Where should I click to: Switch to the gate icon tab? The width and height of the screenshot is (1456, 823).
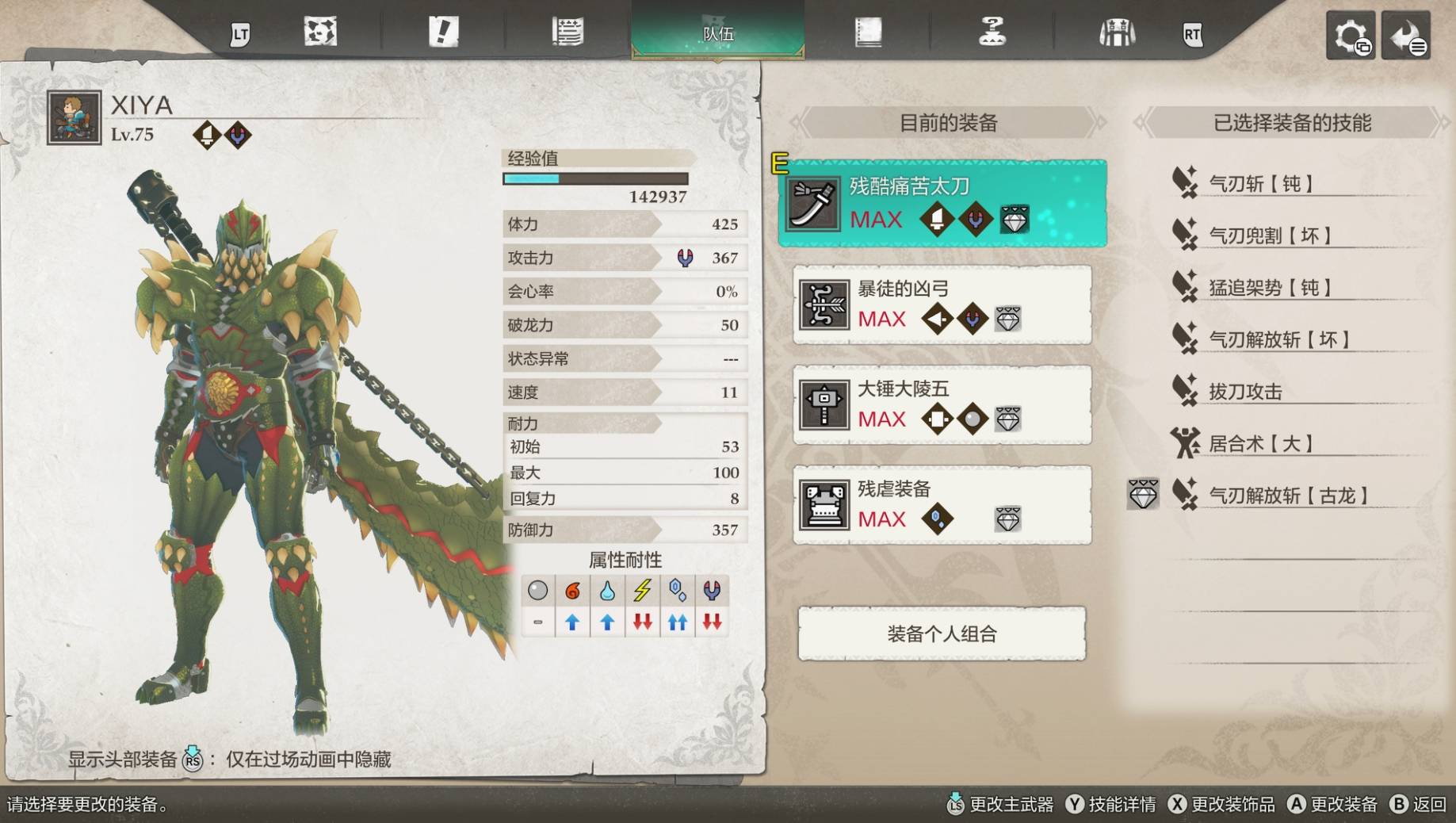(1117, 33)
